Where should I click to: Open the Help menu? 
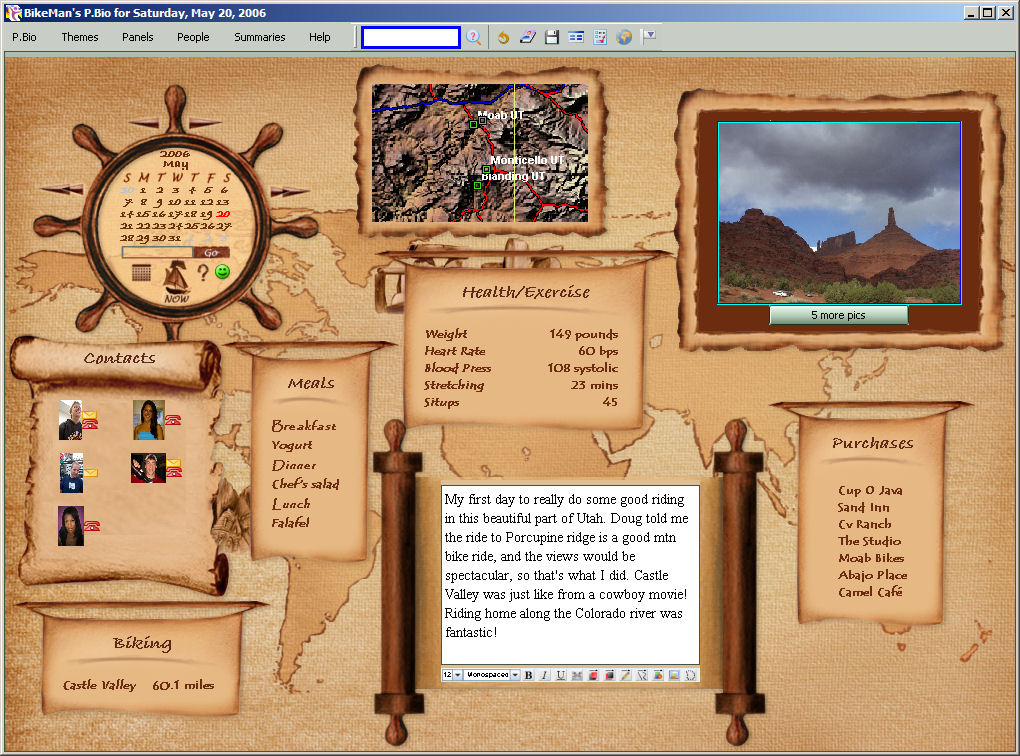click(x=320, y=37)
